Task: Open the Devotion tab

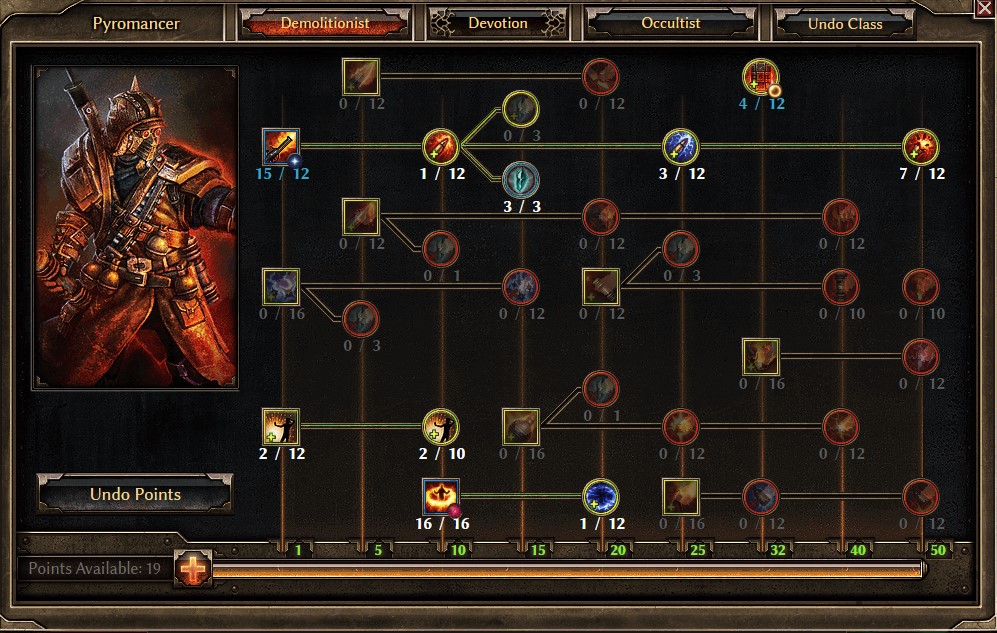Action: [498, 23]
